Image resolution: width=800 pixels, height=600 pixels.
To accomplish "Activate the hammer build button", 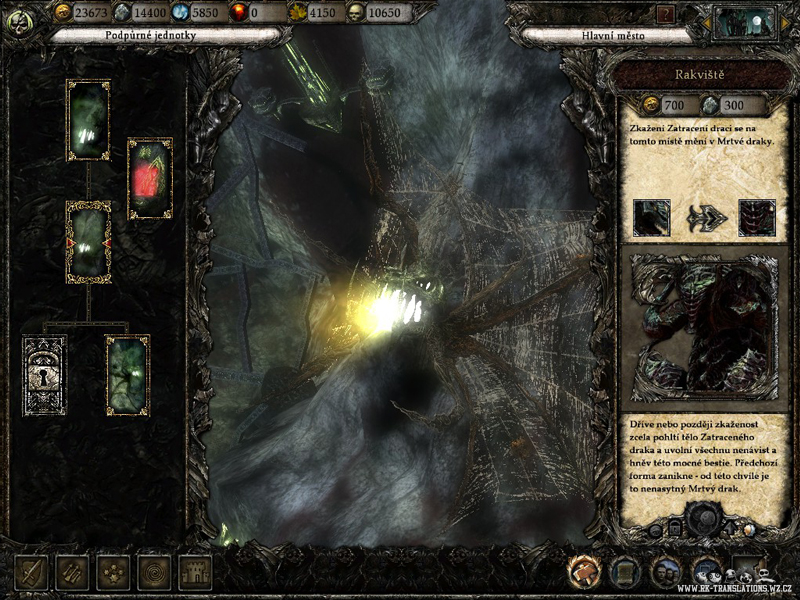I will (583, 571).
